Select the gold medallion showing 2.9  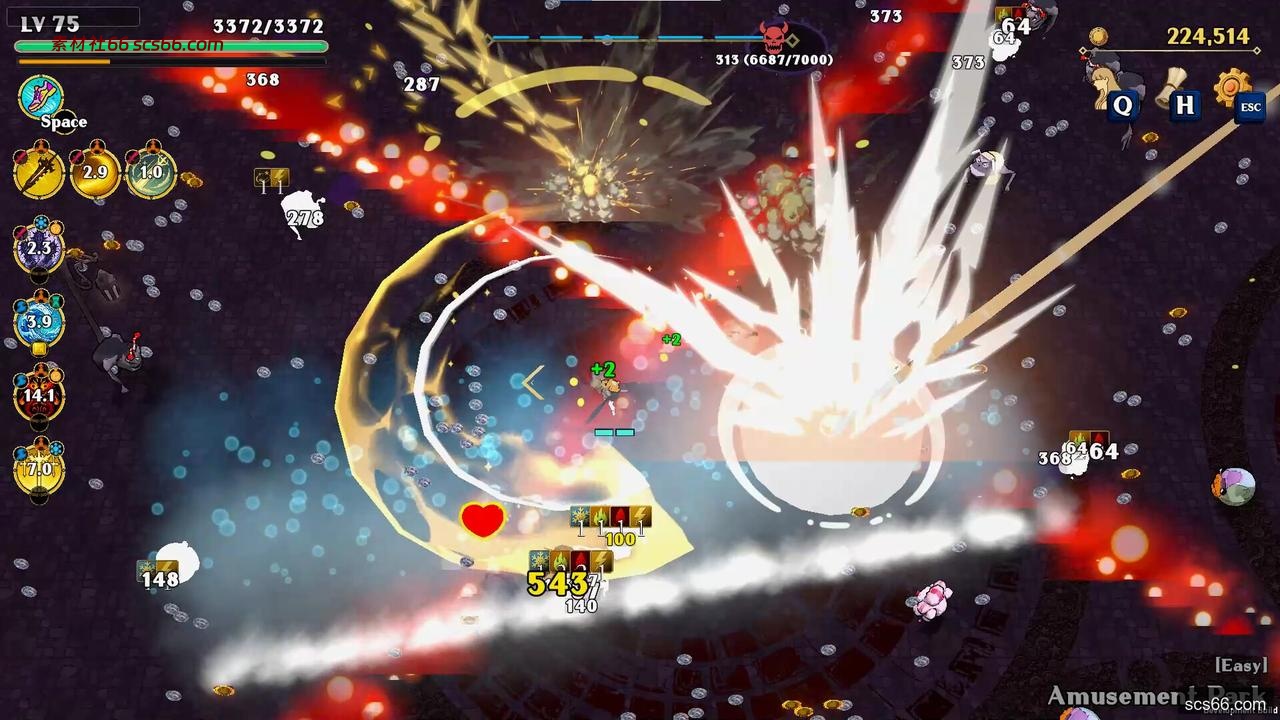tap(97, 172)
